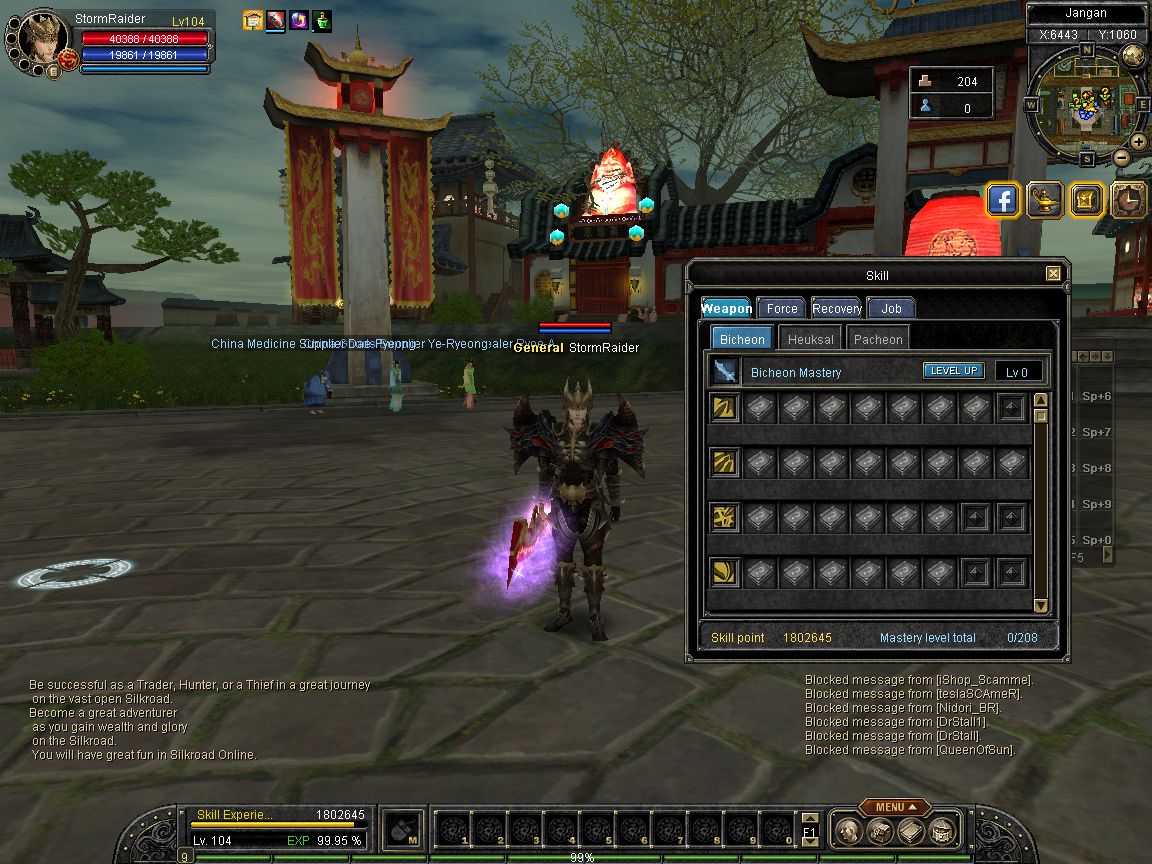Show the Heuksal weapon skills
Image resolution: width=1152 pixels, height=864 pixels.
tap(810, 339)
